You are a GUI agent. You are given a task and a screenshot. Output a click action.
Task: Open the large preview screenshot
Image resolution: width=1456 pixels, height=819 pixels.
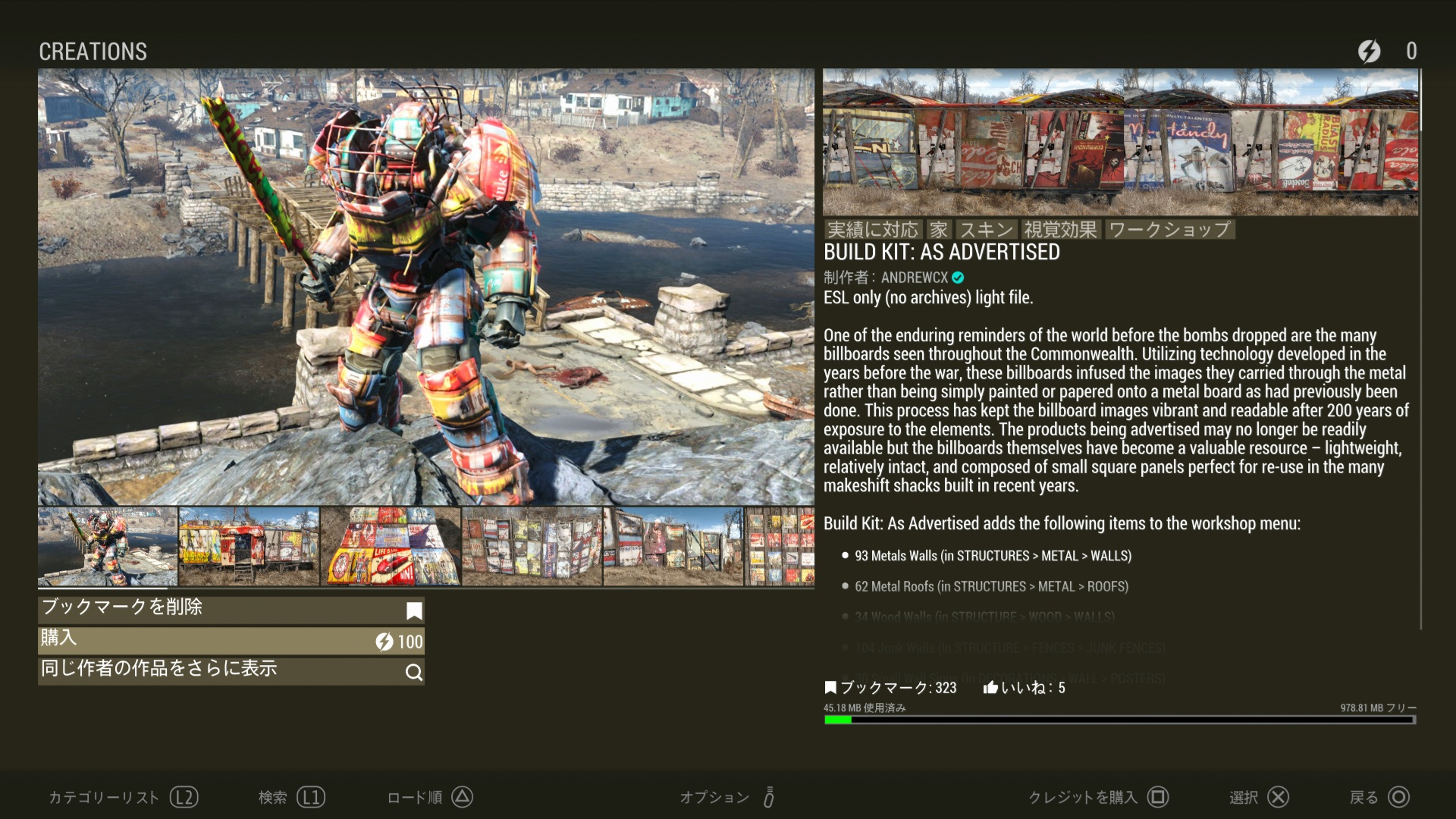pyautogui.click(x=425, y=287)
